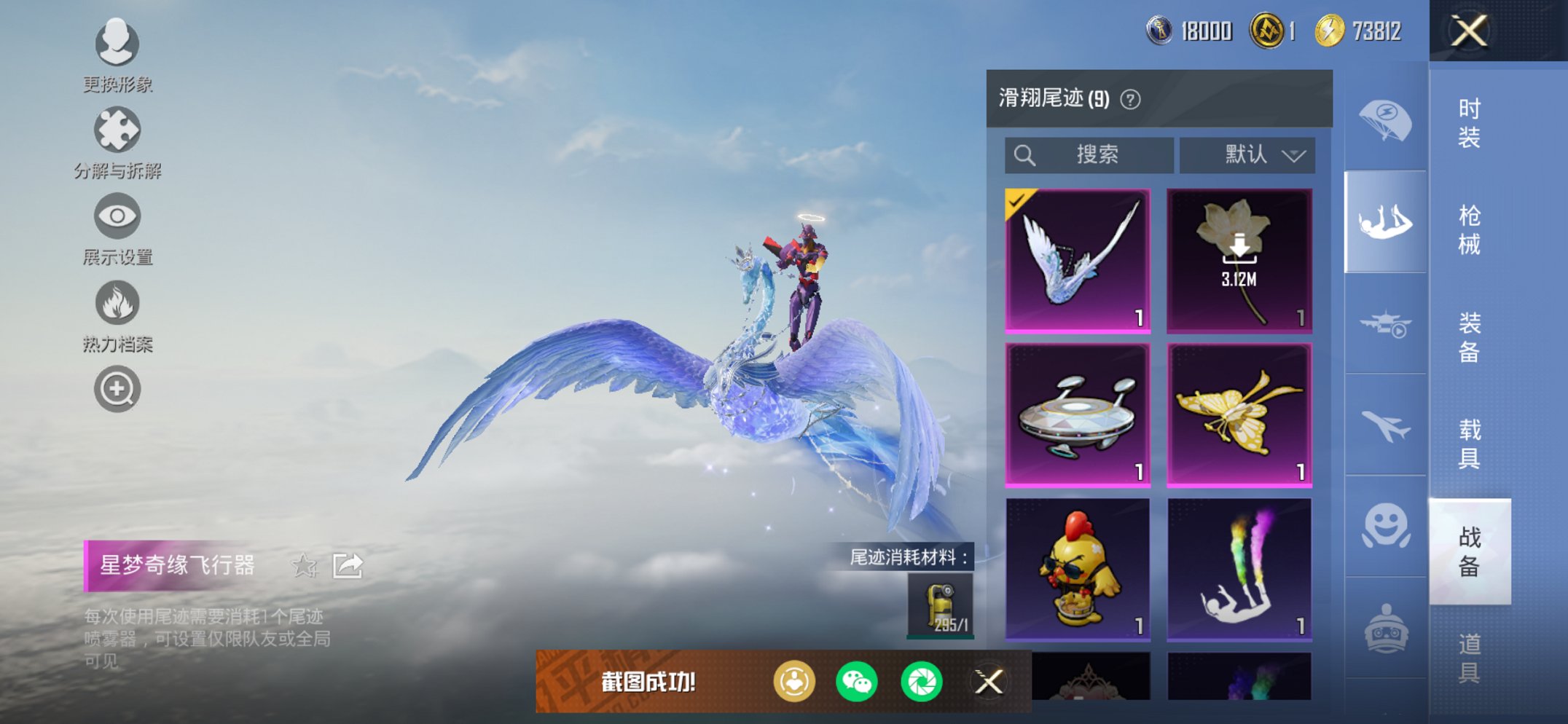Toggle favorite star for 星梦奇缘飞行器

point(305,566)
